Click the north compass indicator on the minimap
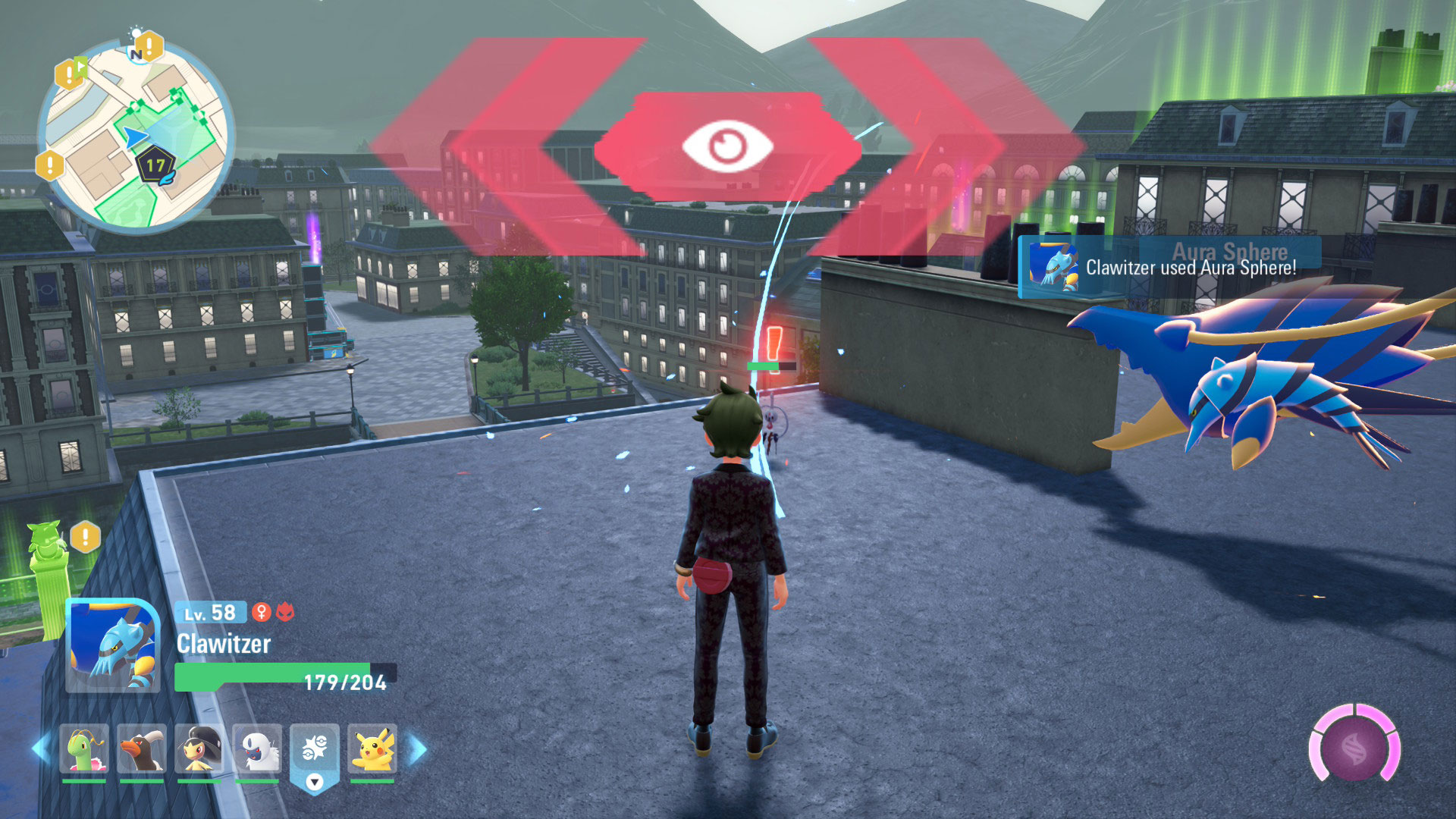Image resolution: width=1456 pixels, height=819 pixels. pos(136,54)
